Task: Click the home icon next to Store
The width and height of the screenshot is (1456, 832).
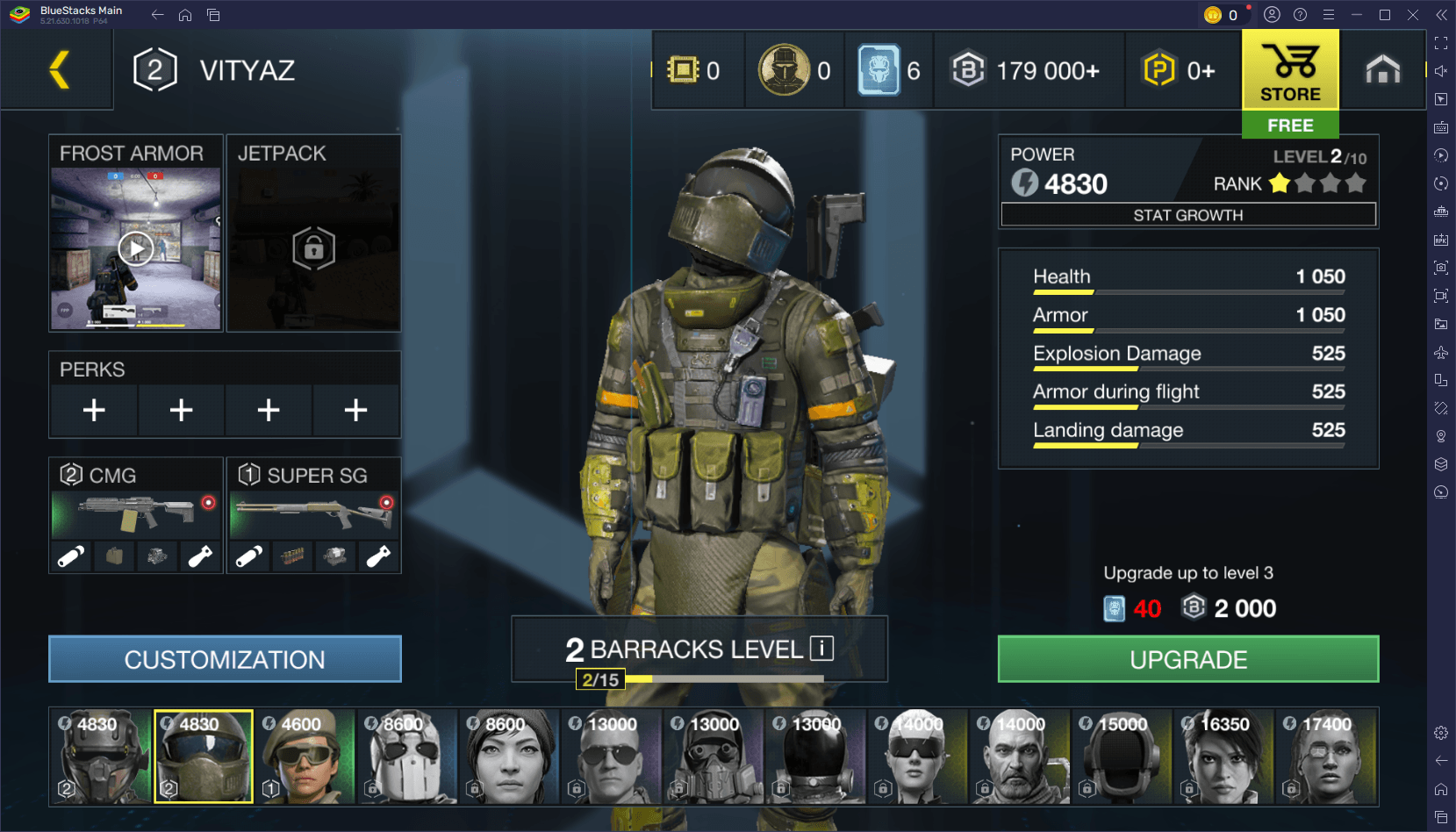Action: [1383, 69]
